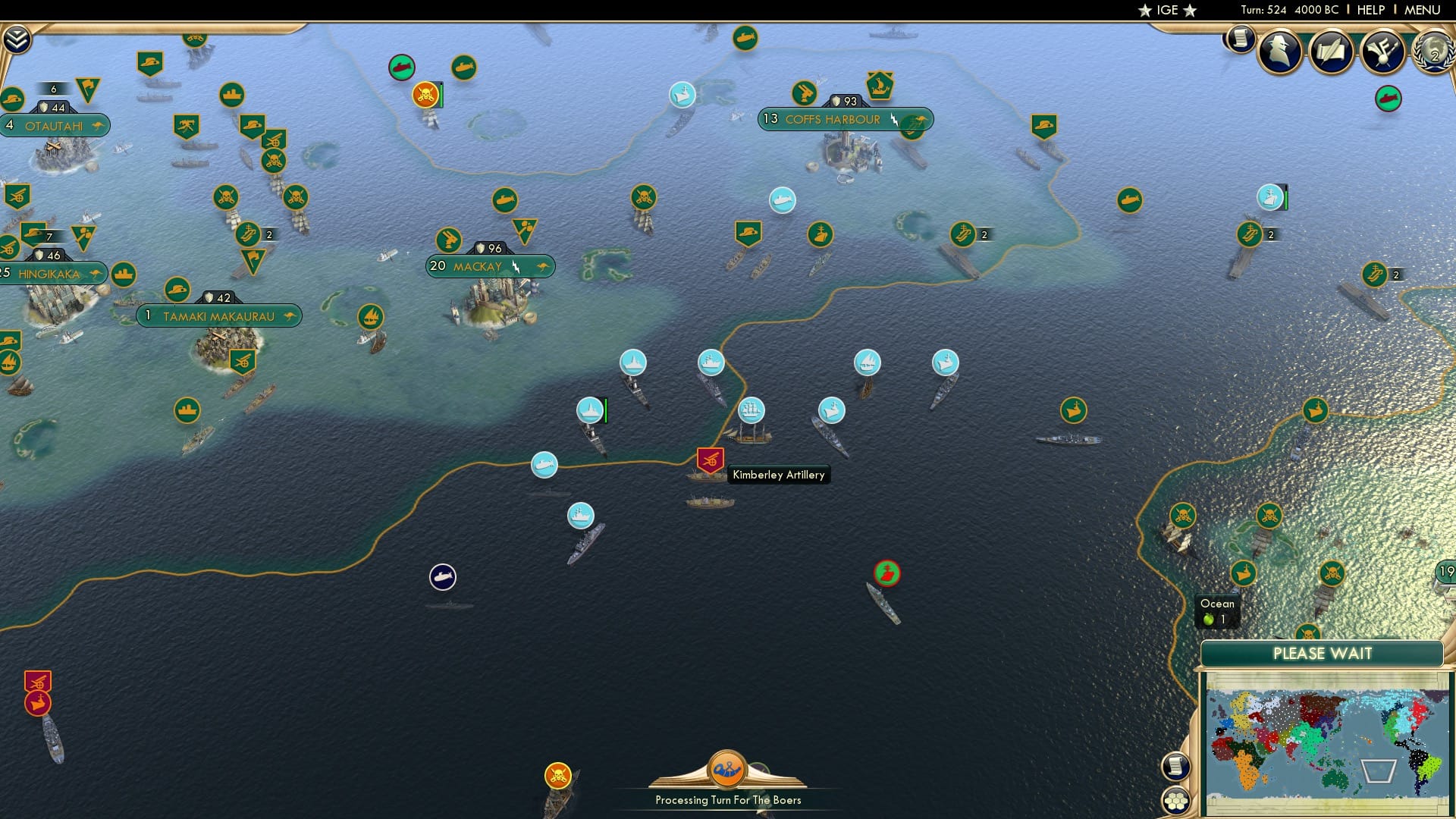Open the Notification Log scroll icon near minimap

(x=1175, y=766)
